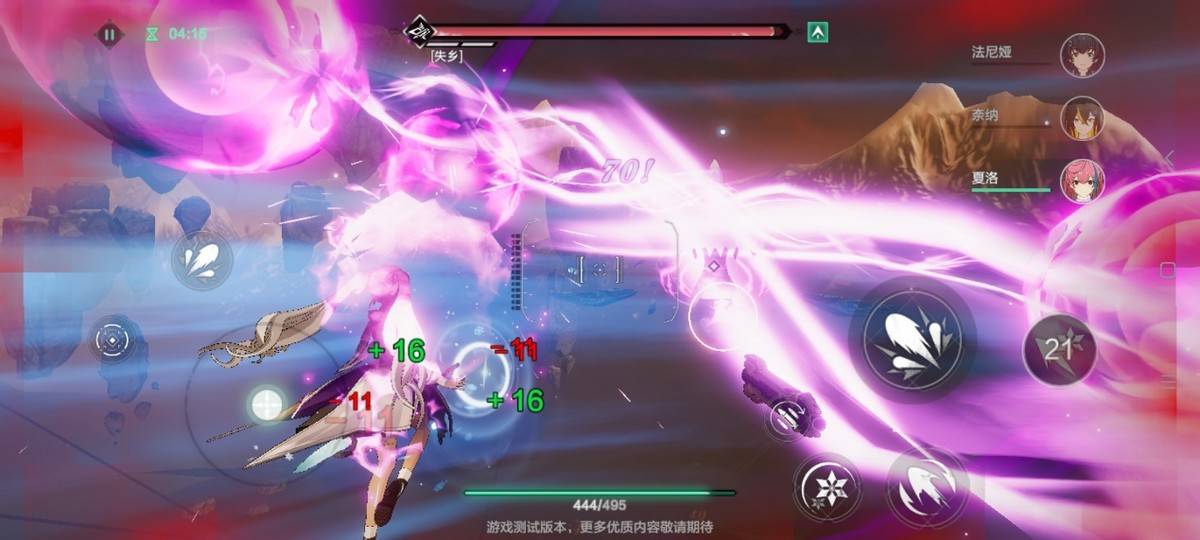Pause the game with the pause button

pyautogui.click(x=109, y=34)
